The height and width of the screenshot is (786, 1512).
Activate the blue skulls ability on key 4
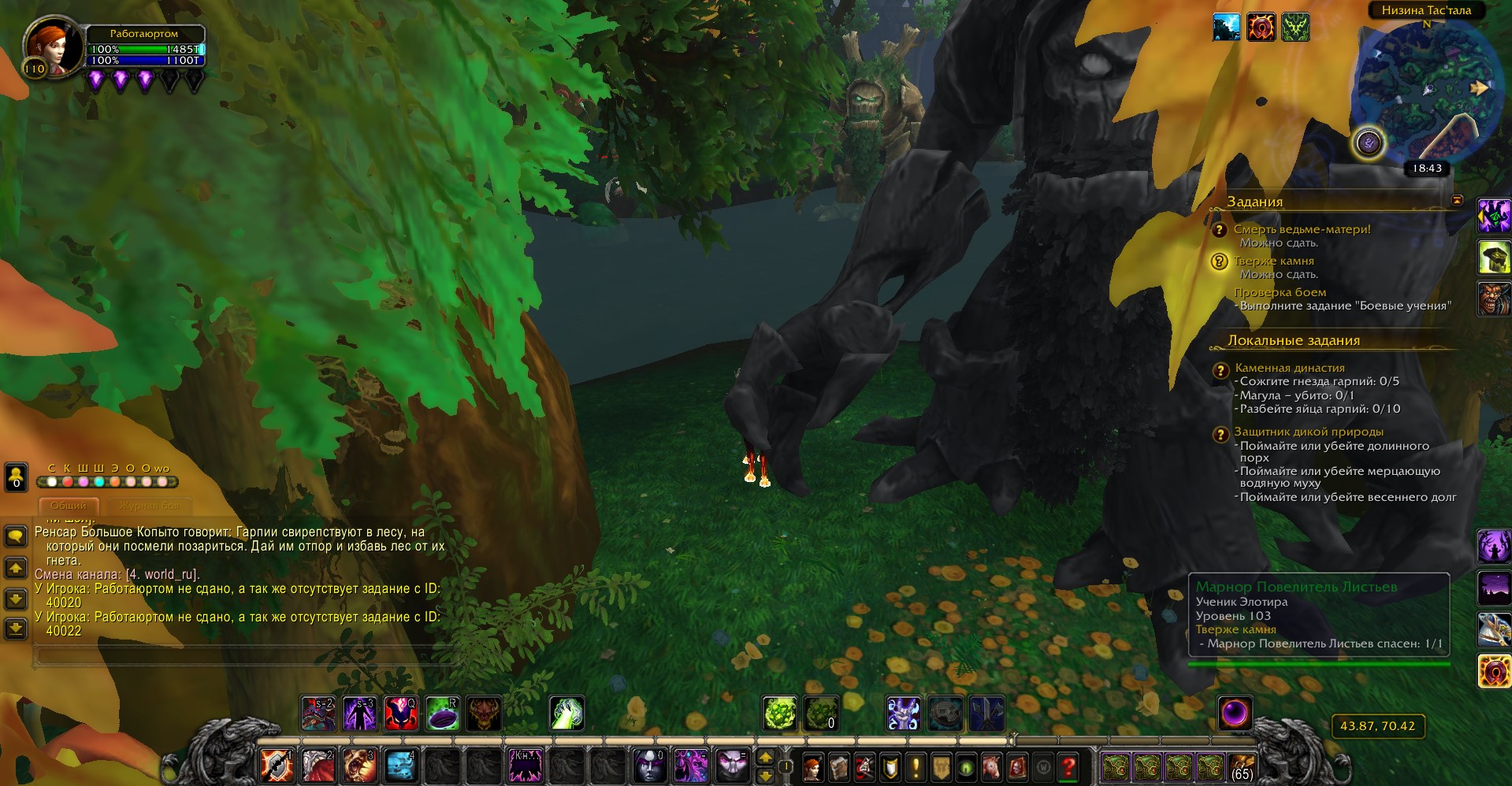coord(400,766)
